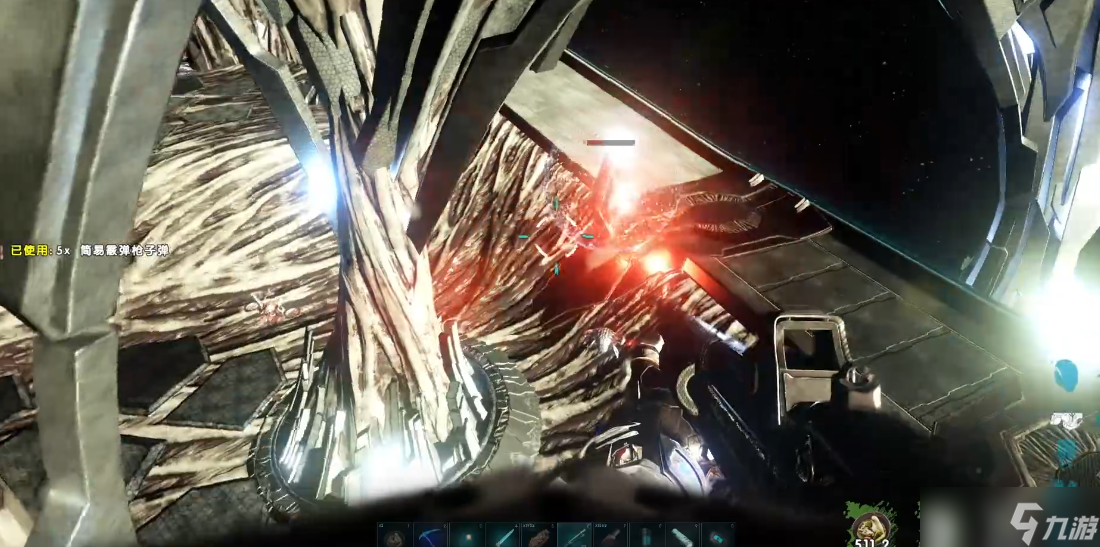Use the cyan item in hotbar slot 0
1100x547 pixels.
pos(718,535)
